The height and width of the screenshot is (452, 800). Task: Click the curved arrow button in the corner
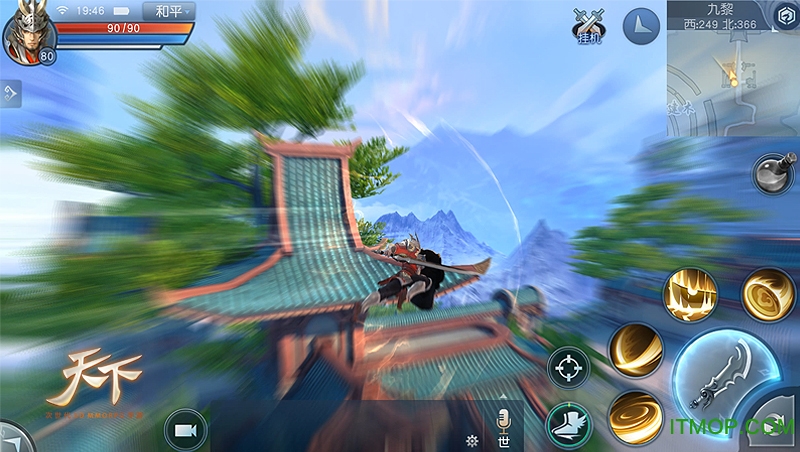coord(780,432)
